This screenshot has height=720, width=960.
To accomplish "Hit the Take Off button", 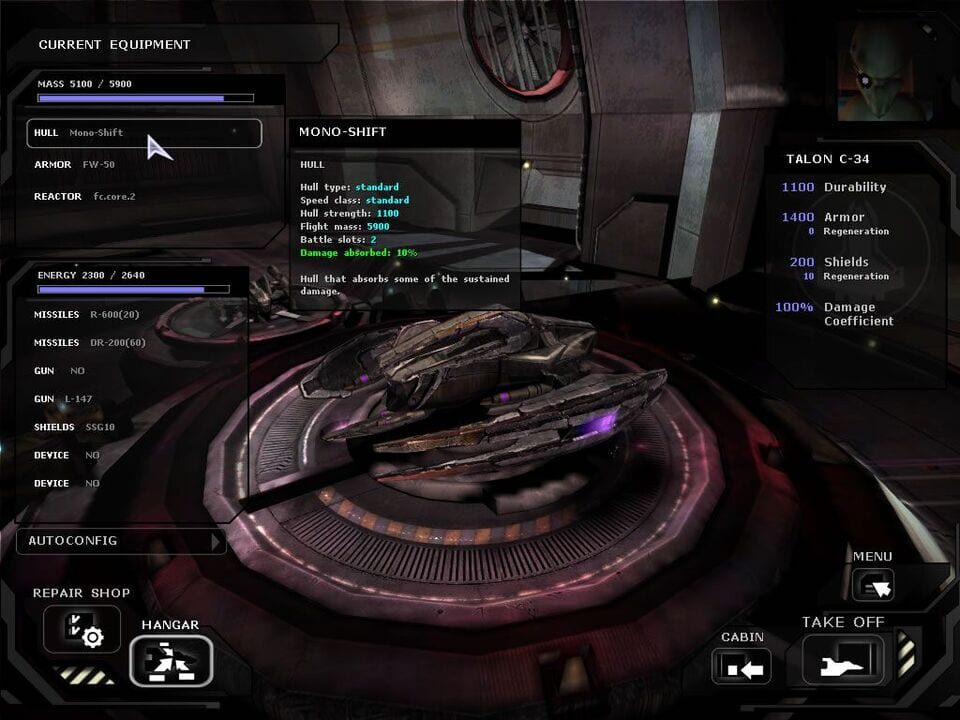I will point(843,660).
